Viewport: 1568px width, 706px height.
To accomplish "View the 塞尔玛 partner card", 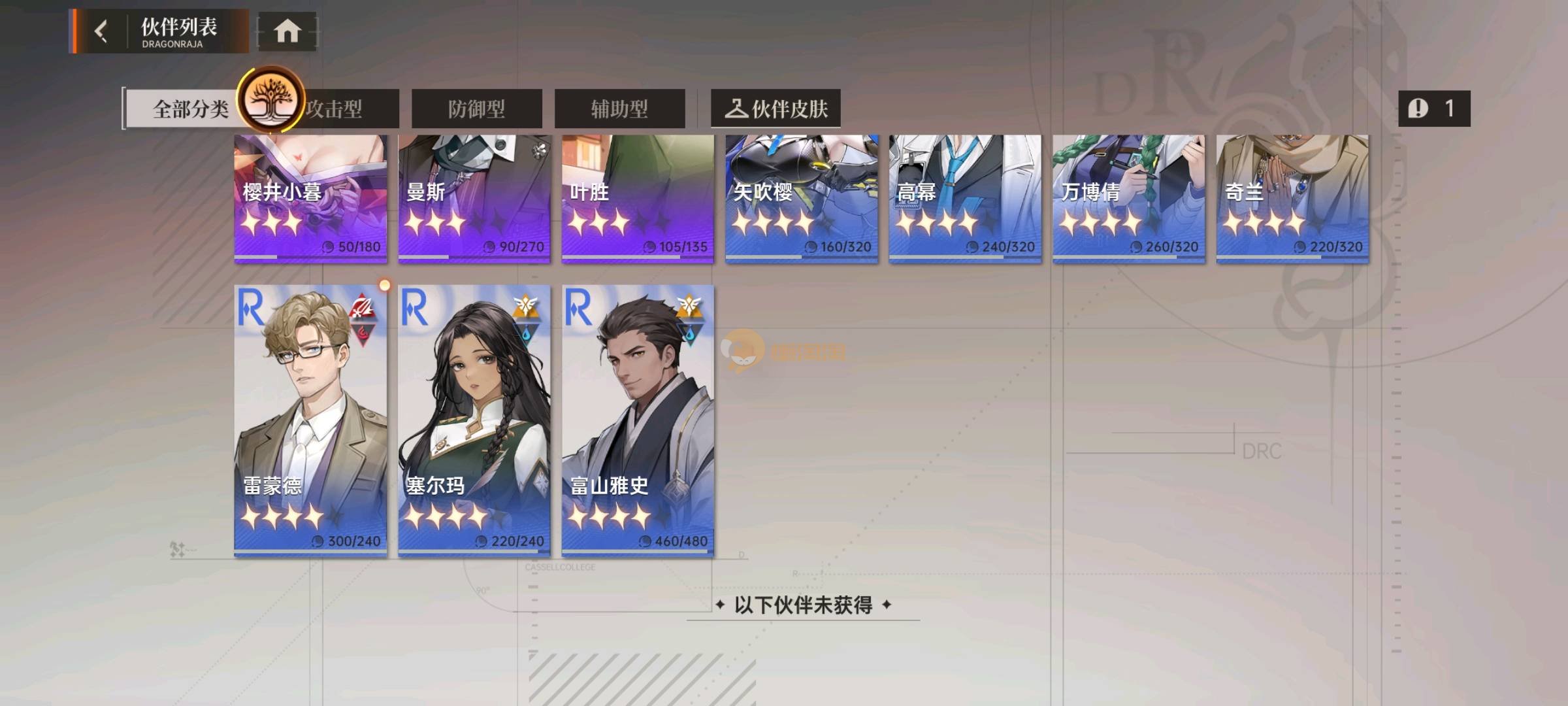I will click(474, 422).
